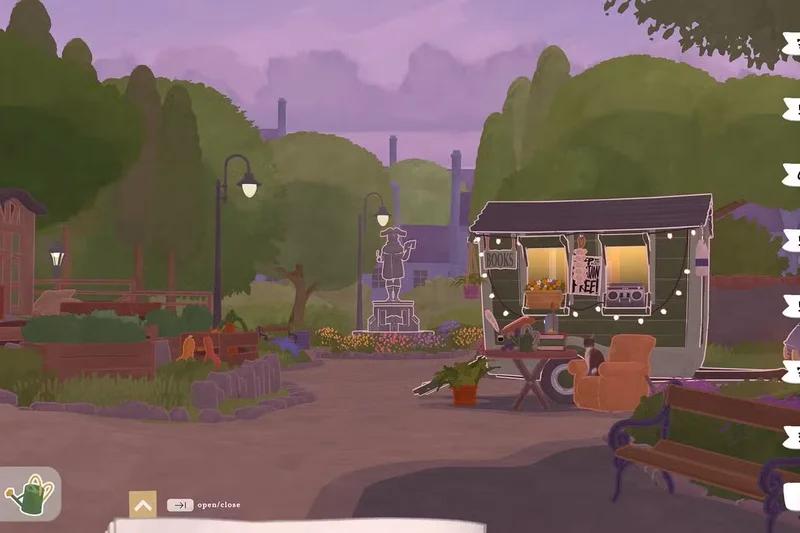The width and height of the screenshot is (800, 533).
Task: Select the green watering can tool
Action: pyautogui.click(x=29, y=494)
